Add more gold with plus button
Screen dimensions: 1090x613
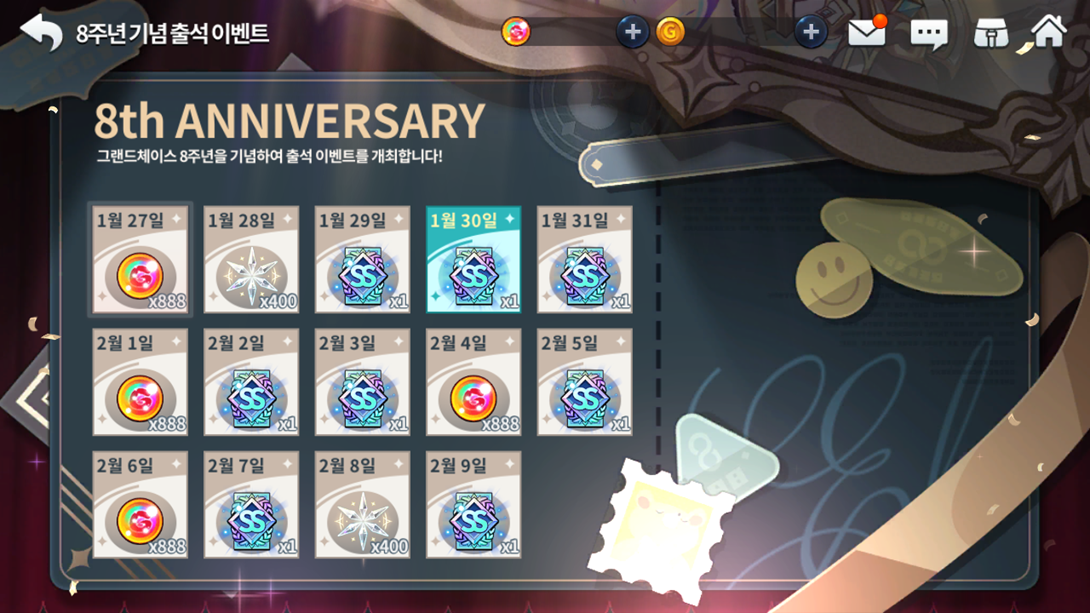tap(810, 32)
